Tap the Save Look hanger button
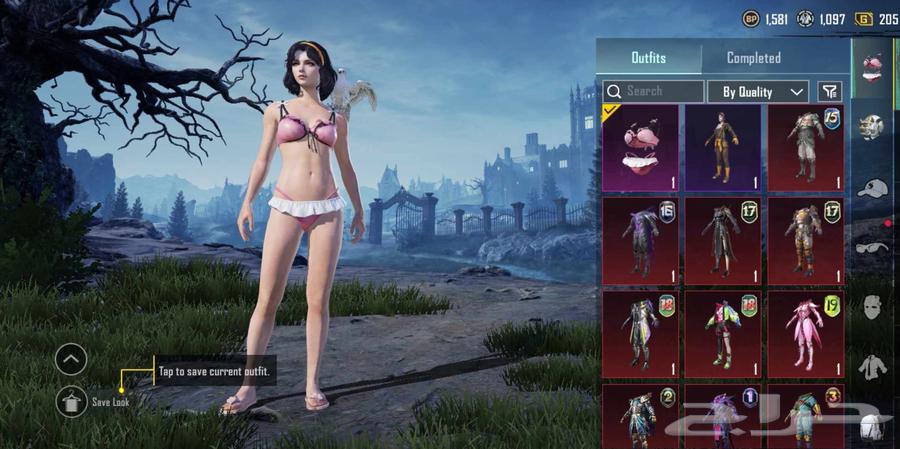The width and height of the screenshot is (900, 449). pyautogui.click(x=71, y=401)
